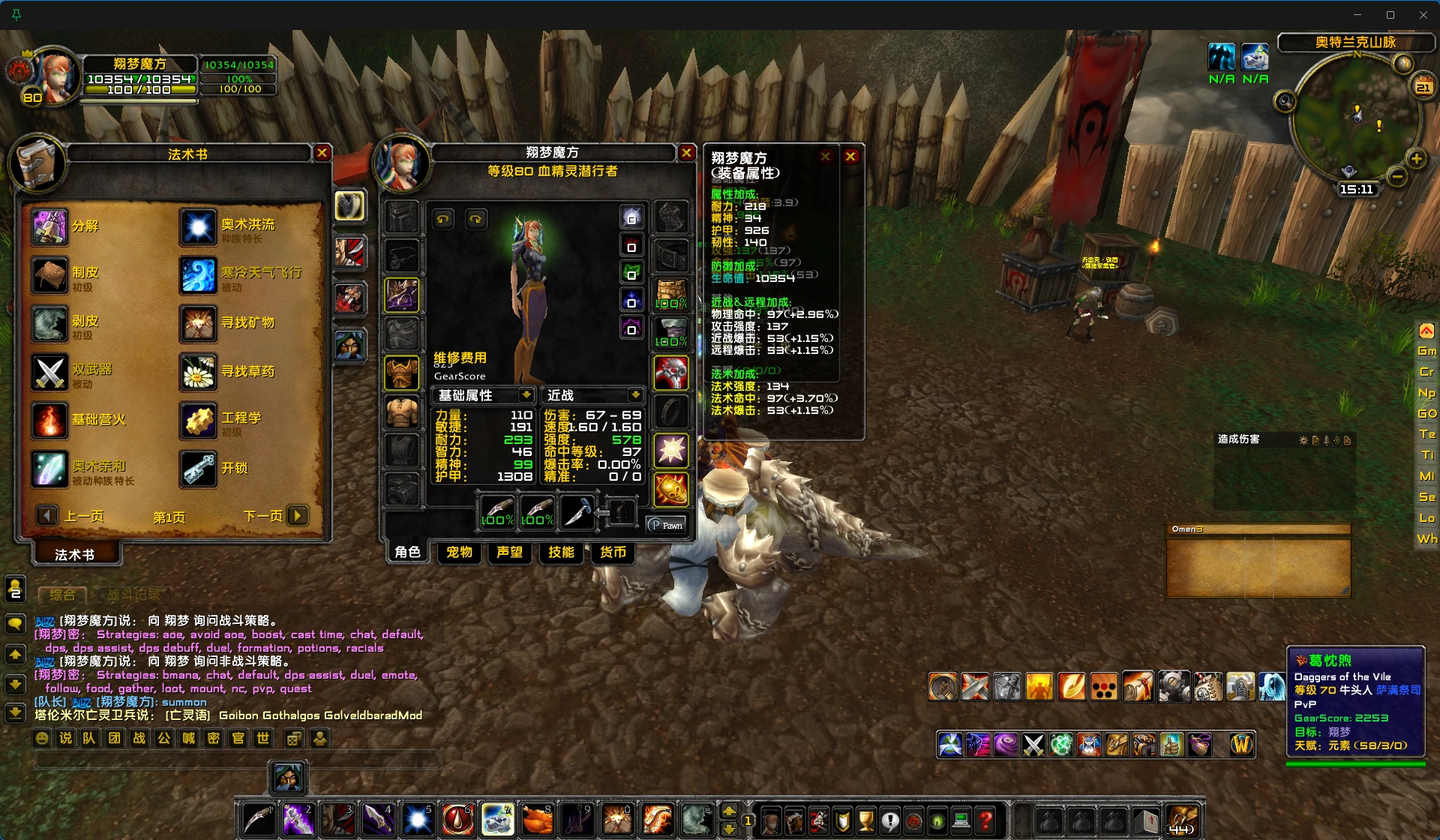The image size is (1440, 840).
Task: Choose the Basic Campfire (基础营火) spell
Action: 49,420
